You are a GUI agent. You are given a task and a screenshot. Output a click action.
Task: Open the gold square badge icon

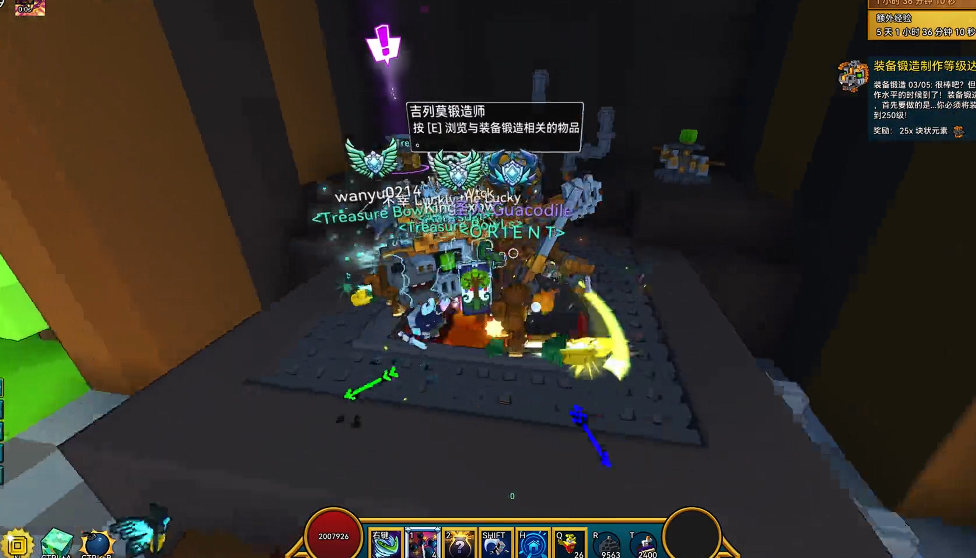pos(19,543)
